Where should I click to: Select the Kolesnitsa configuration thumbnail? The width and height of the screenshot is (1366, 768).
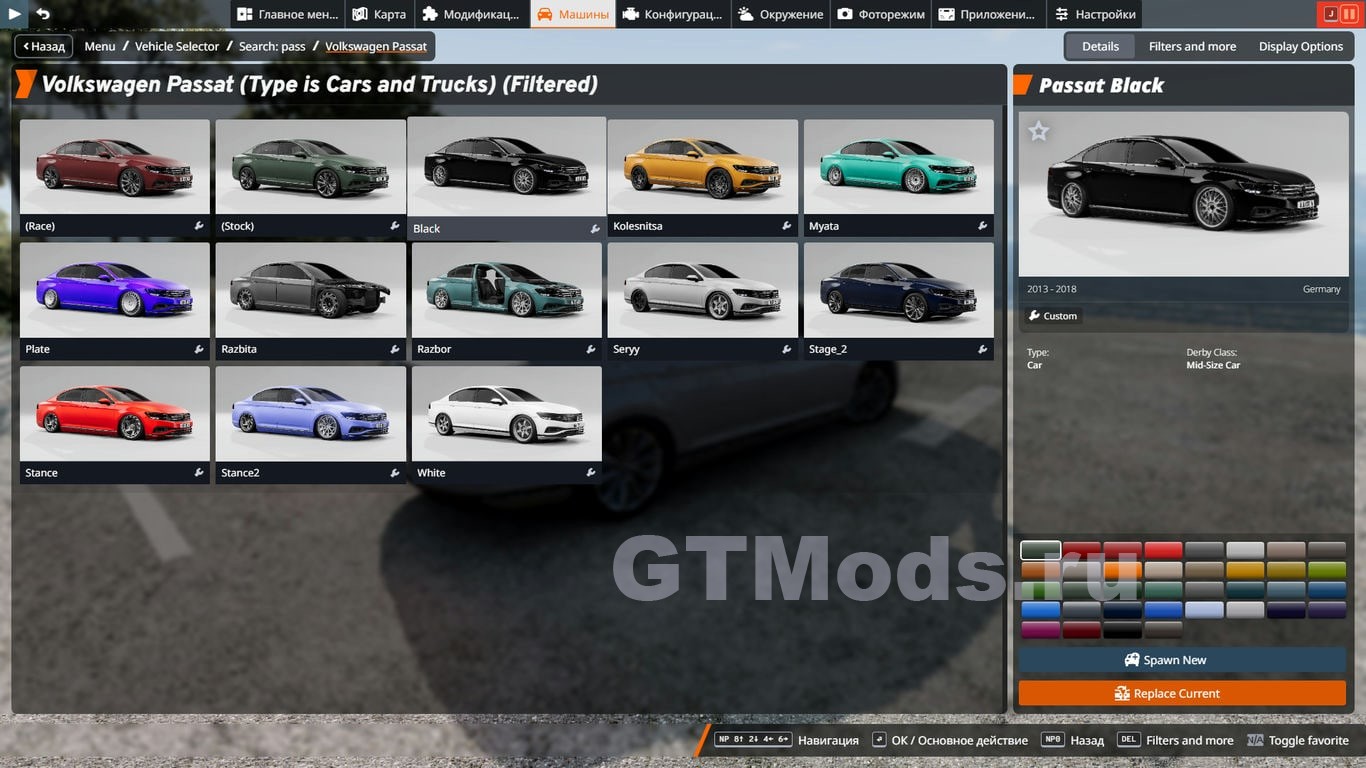(x=702, y=168)
